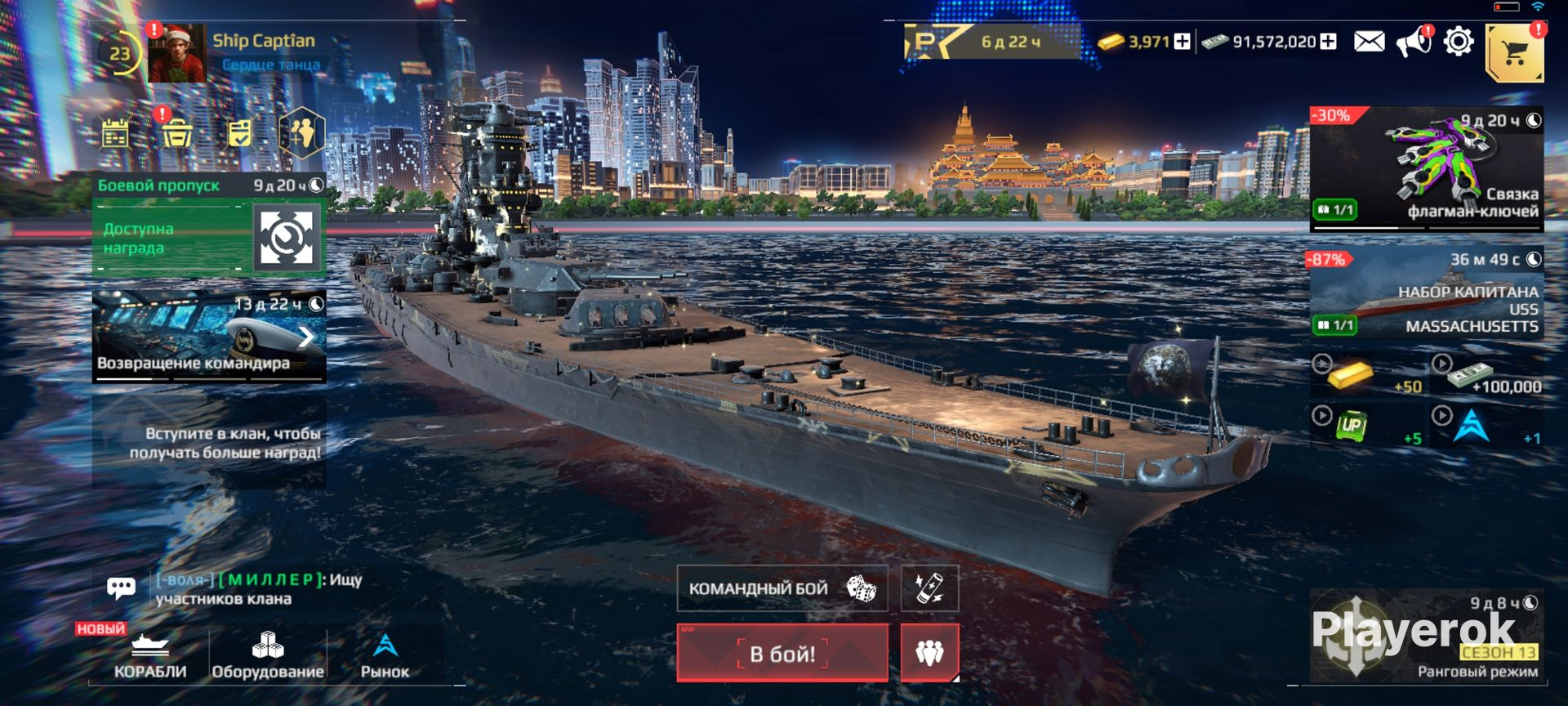Check the mail envelope icon
The height and width of the screenshot is (706, 1568).
click(1369, 42)
